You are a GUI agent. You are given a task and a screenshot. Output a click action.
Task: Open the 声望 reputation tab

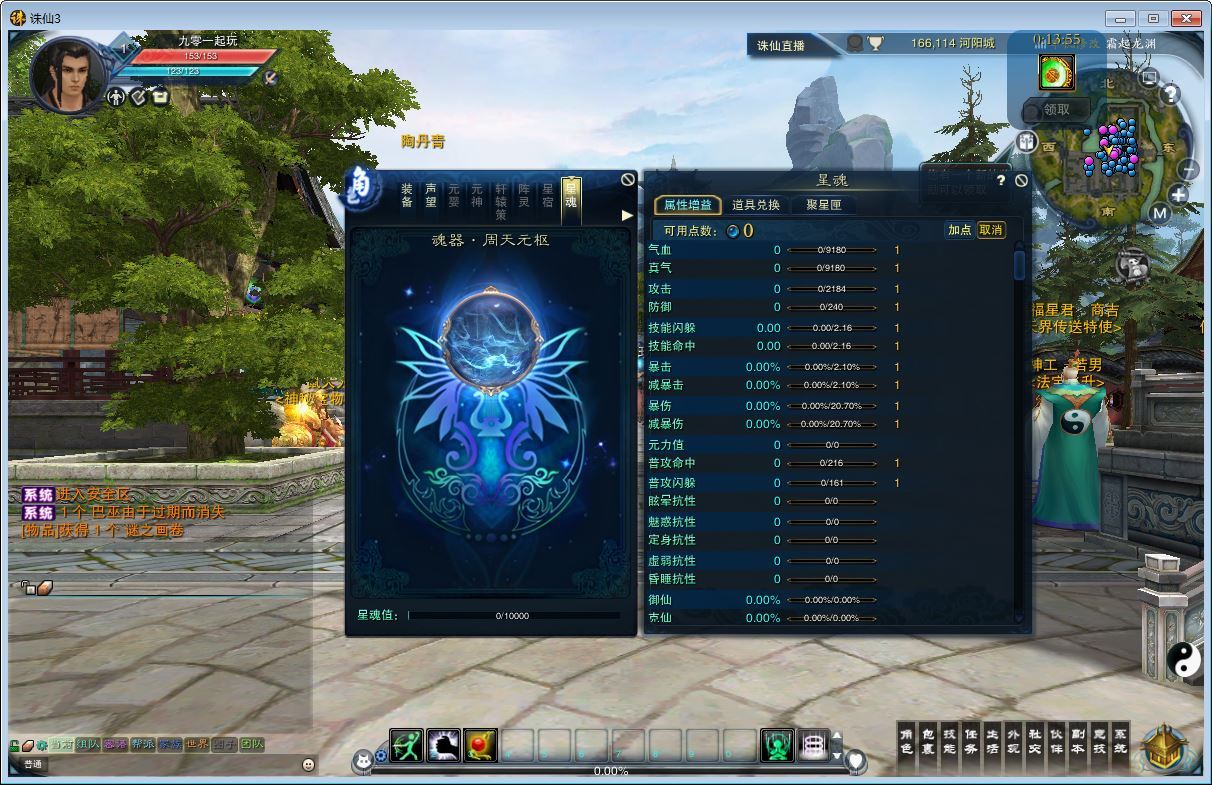click(x=431, y=195)
